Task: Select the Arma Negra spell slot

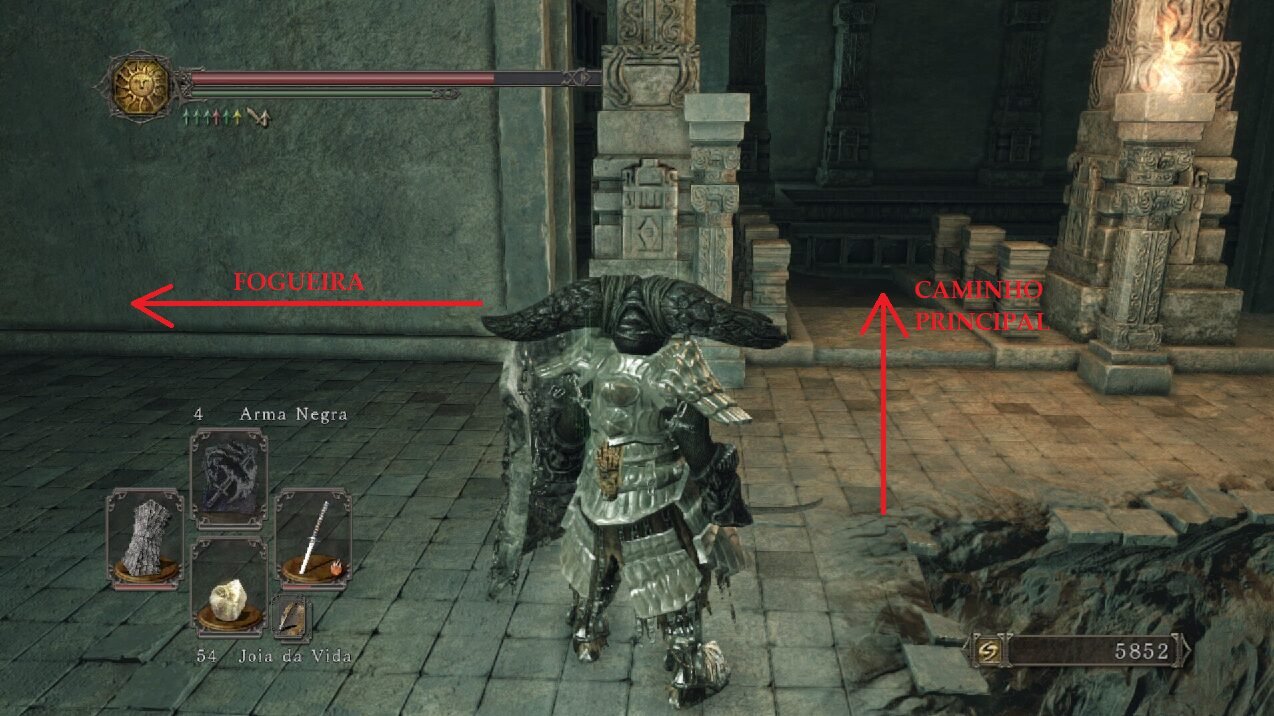Action: click(x=228, y=475)
